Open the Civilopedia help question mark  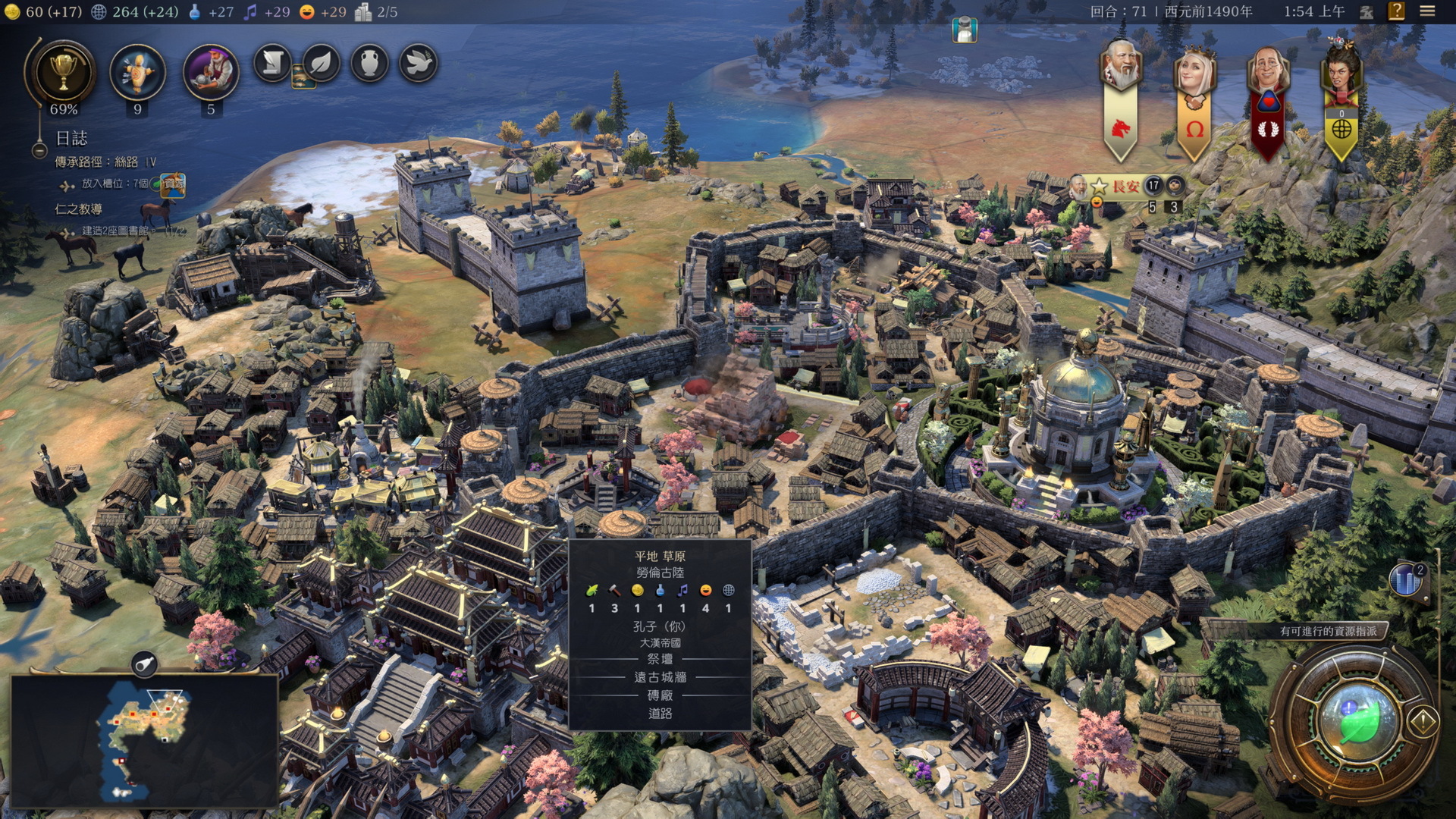[1396, 11]
